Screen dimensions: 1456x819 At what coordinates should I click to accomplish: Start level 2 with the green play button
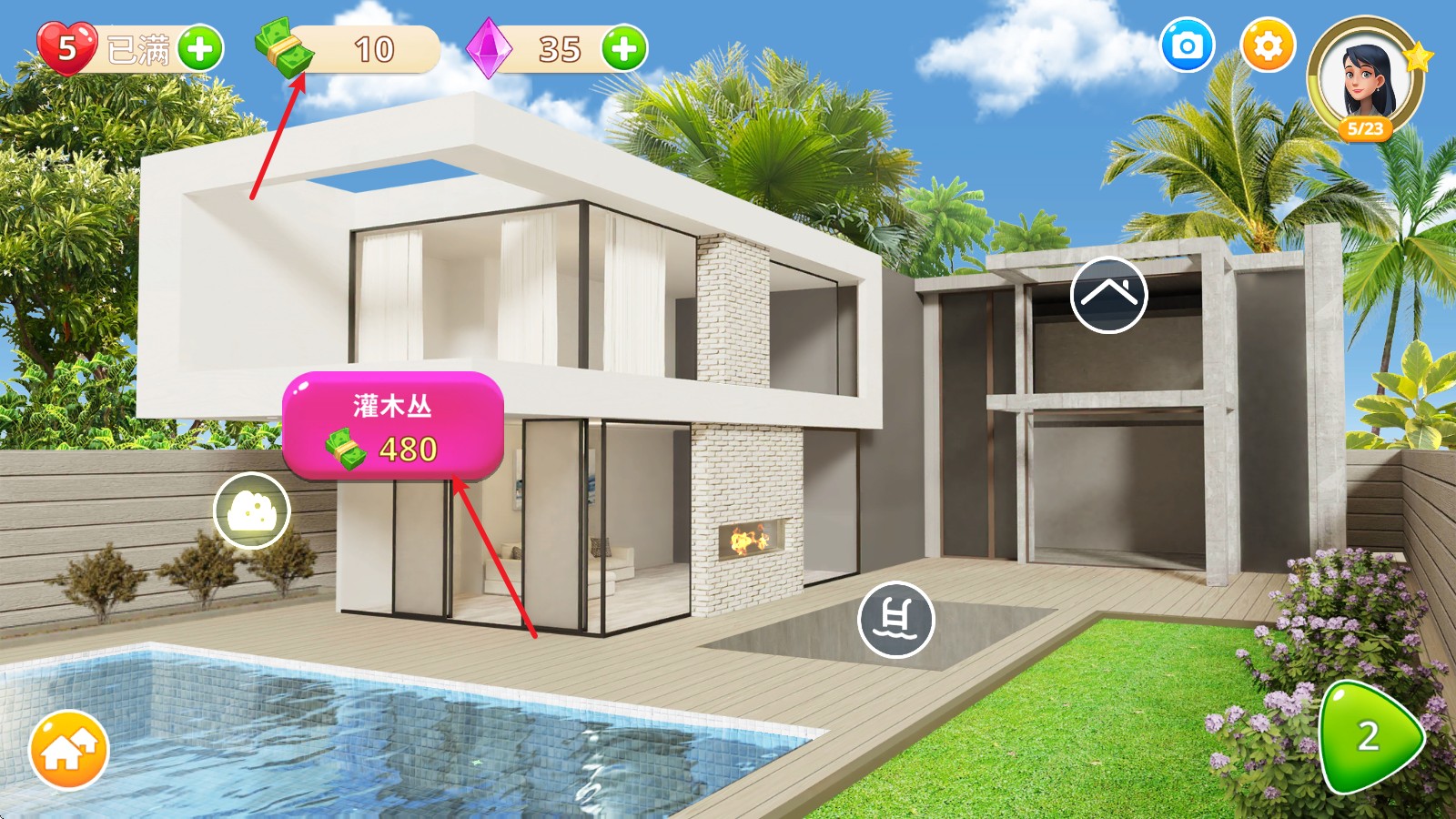pyautogui.click(x=1368, y=736)
